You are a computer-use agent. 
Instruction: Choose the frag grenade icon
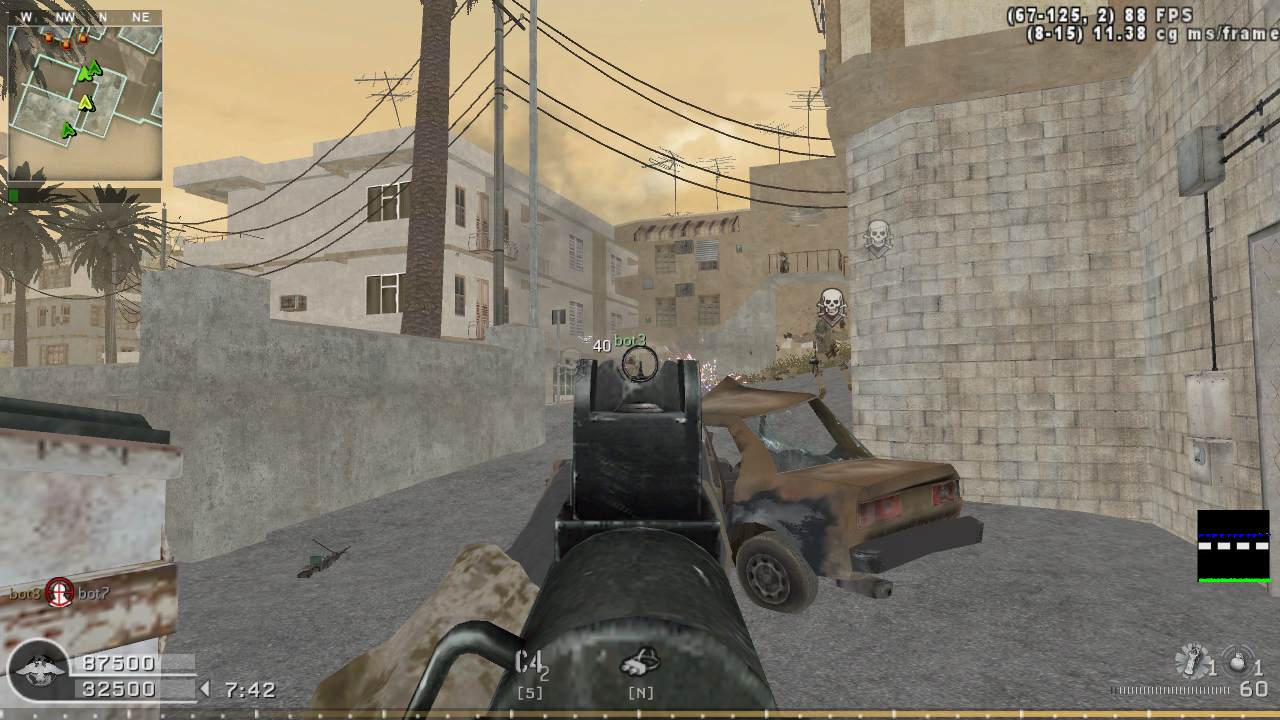(x=1238, y=661)
